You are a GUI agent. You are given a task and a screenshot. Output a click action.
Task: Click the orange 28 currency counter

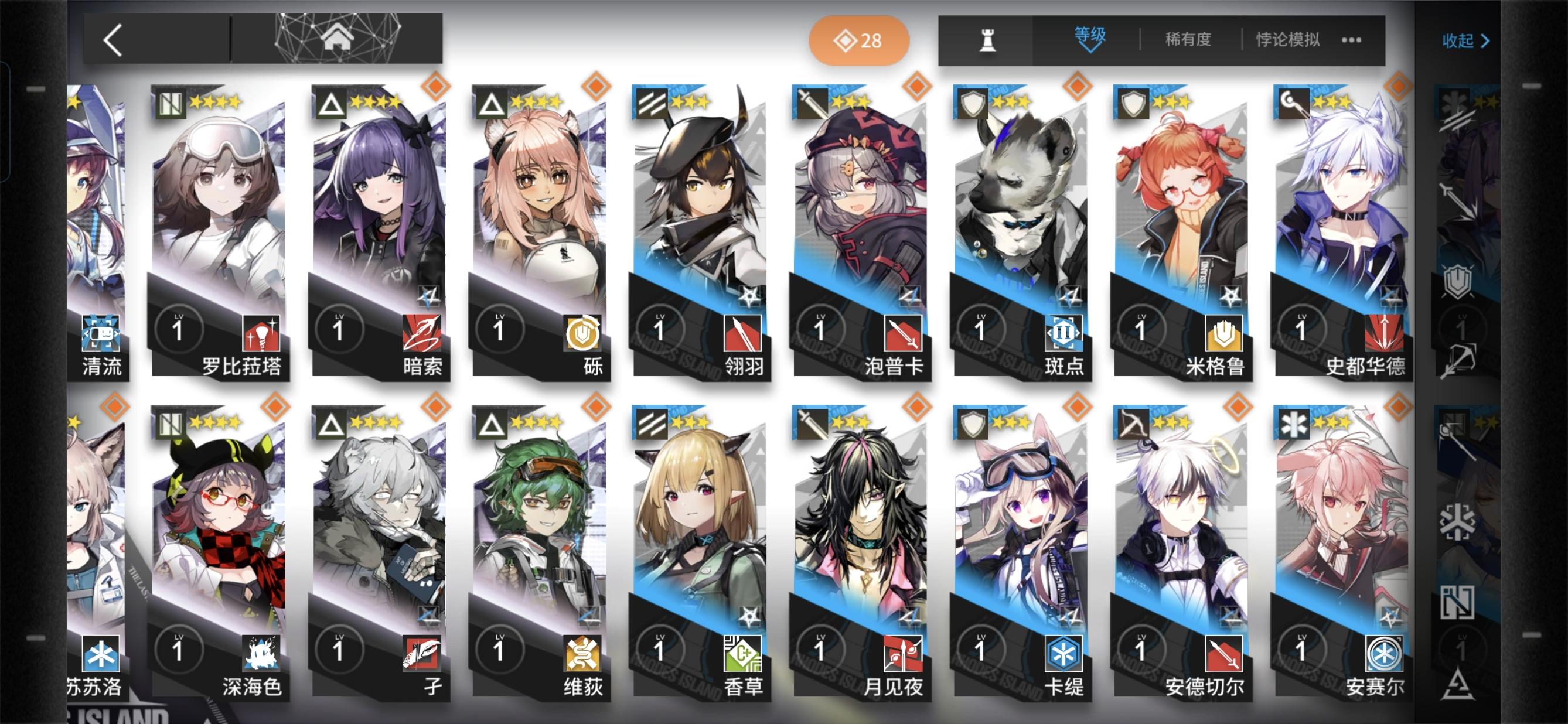[858, 40]
